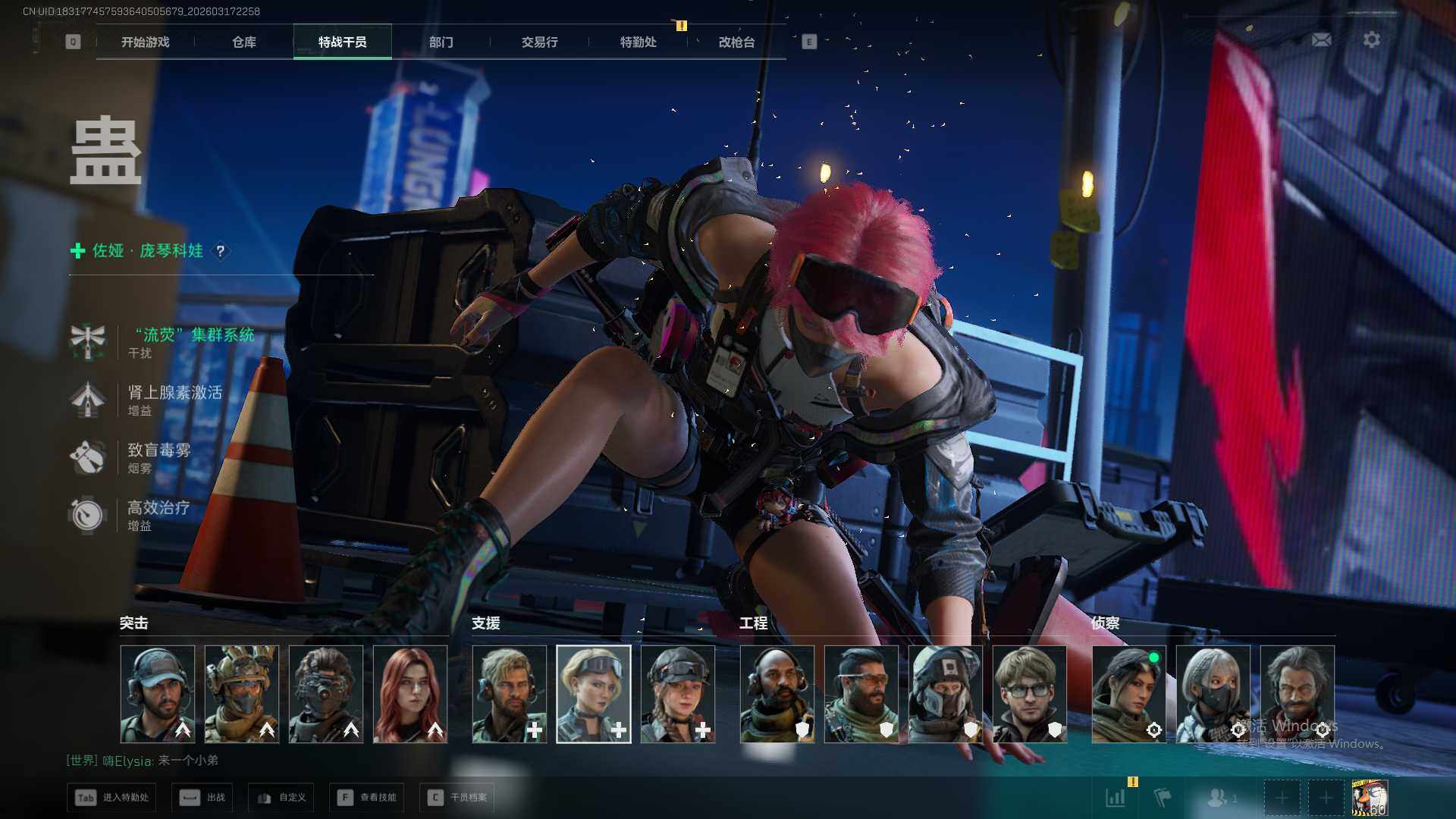Viewport: 1456px width, 819px height.
Task: Pick the bald bearded engineer operator portrait
Action: click(x=777, y=694)
